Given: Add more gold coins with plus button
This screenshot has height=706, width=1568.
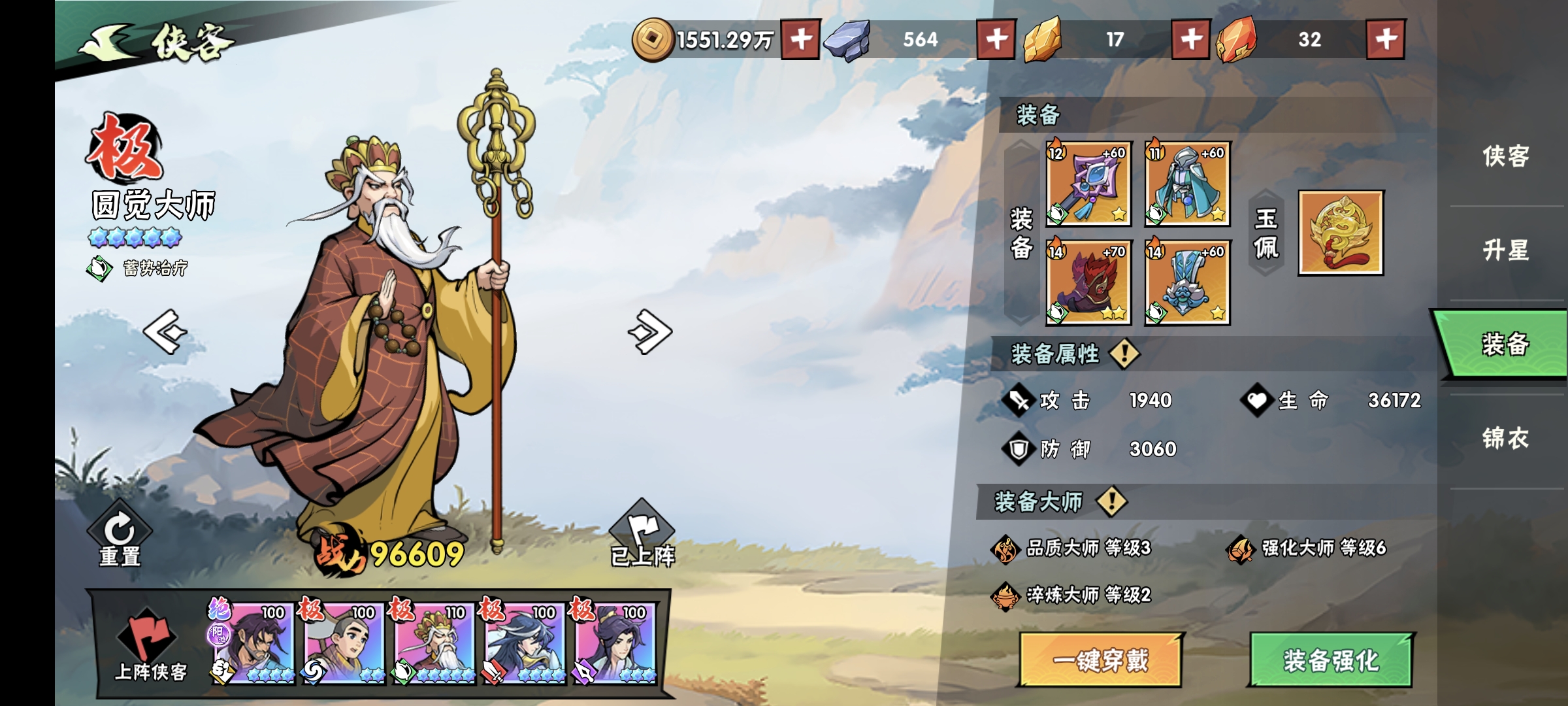Looking at the screenshot, I should [801, 39].
